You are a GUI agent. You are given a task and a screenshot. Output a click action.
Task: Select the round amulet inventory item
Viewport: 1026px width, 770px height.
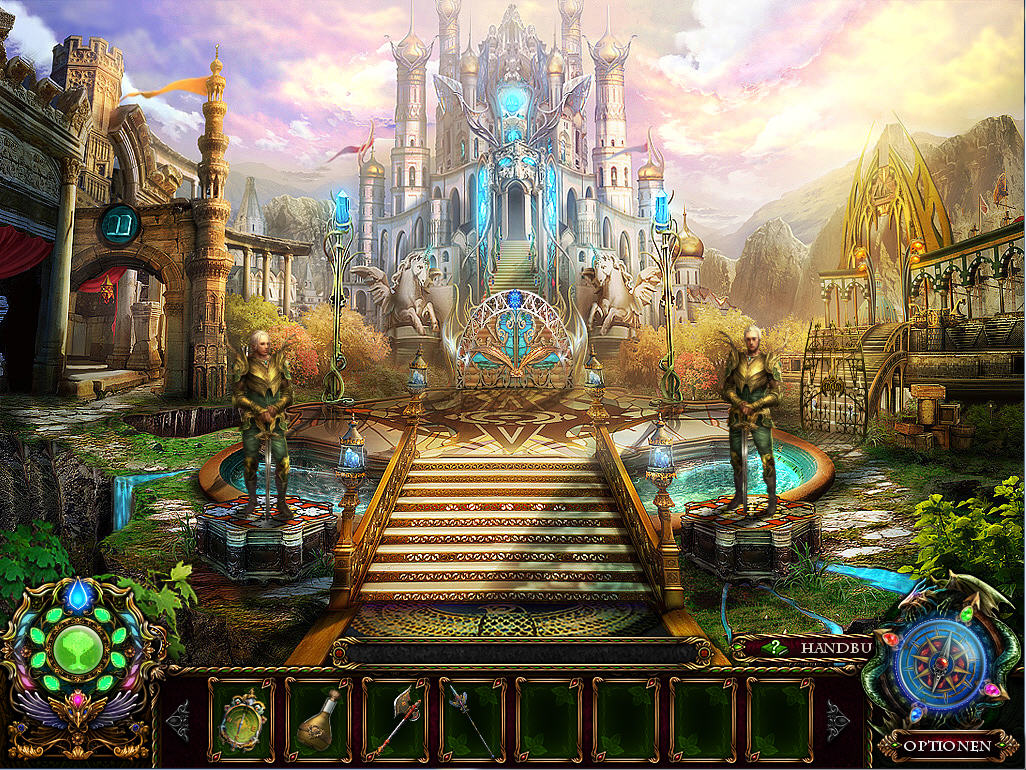tap(241, 719)
